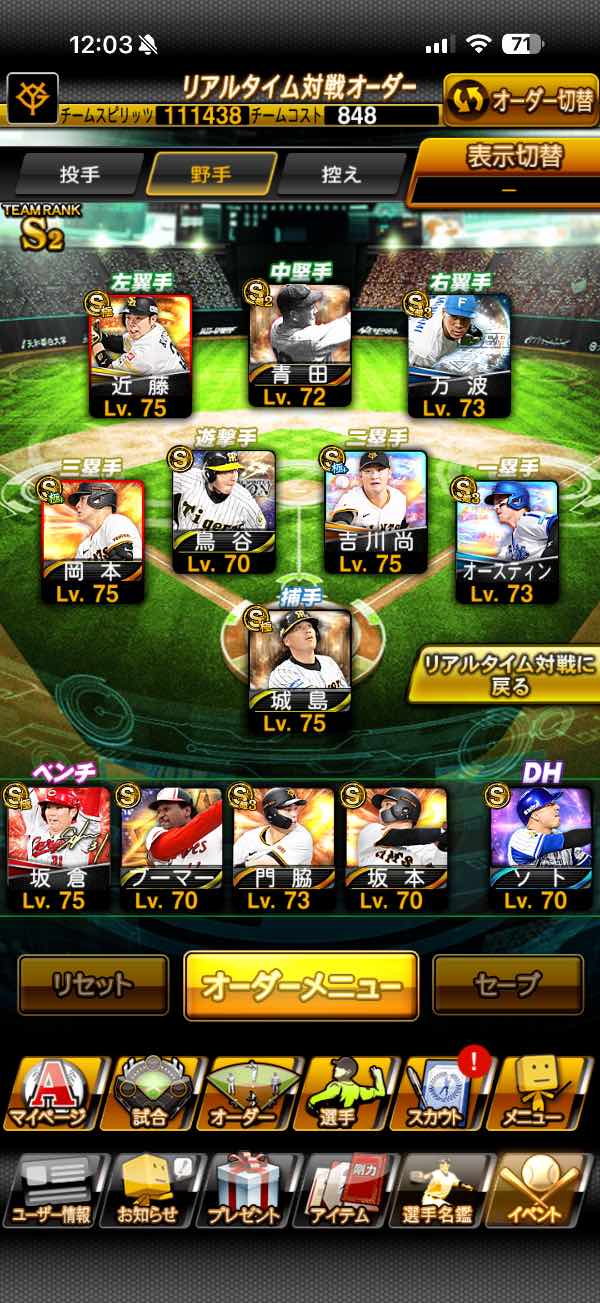
Task: Click the リセット button
Action: (93, 985)
